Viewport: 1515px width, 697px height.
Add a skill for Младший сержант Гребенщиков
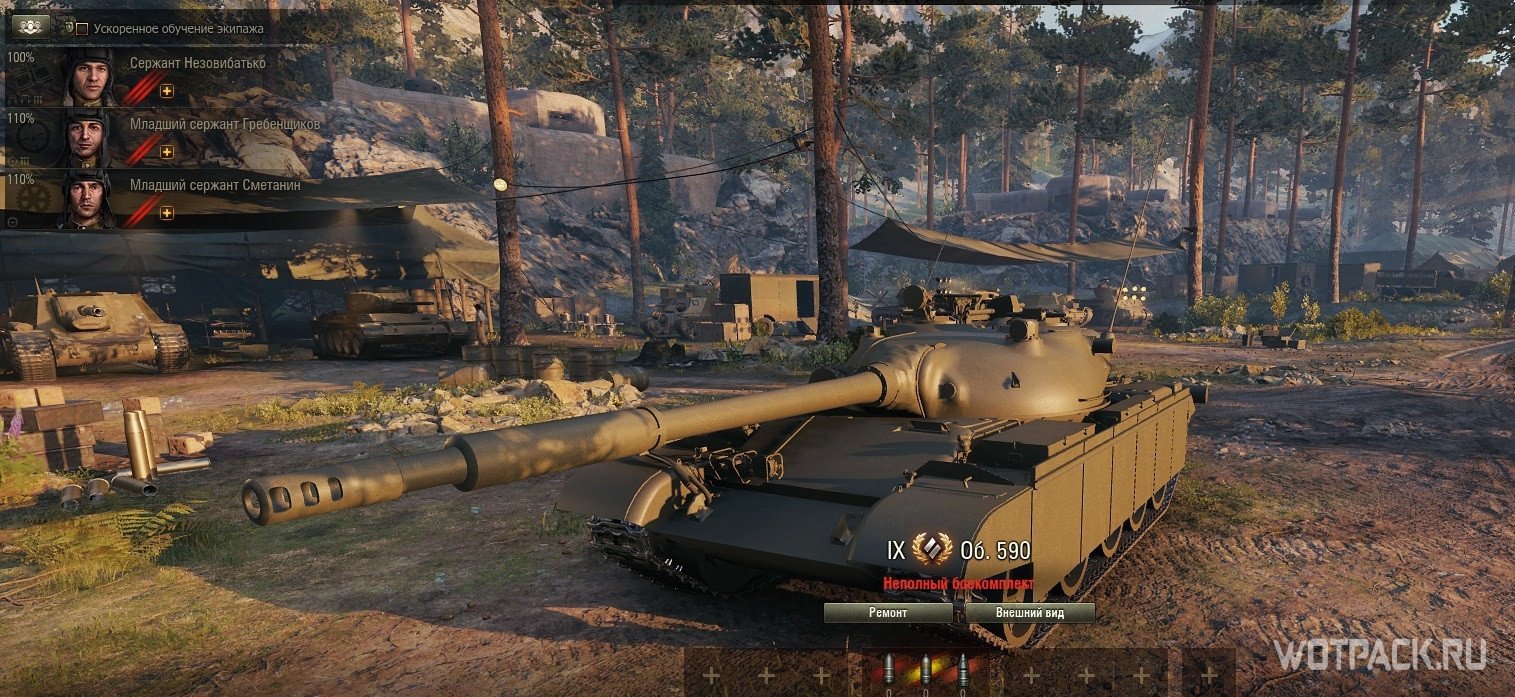(167, 152)
